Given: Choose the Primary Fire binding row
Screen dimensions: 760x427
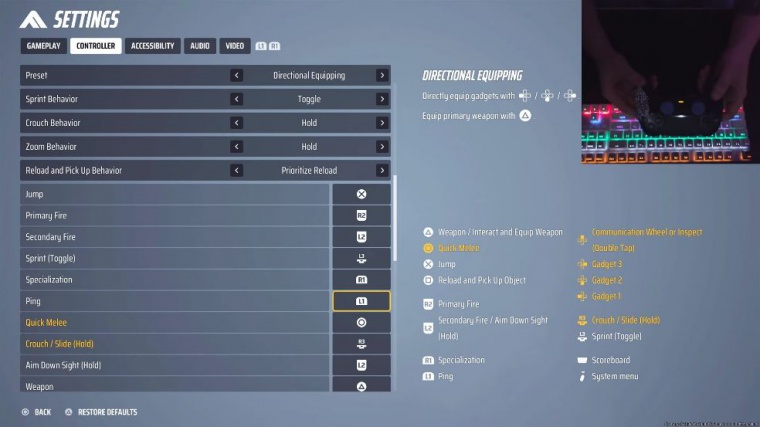Looking at the screenshot, I should click(175, 216).
